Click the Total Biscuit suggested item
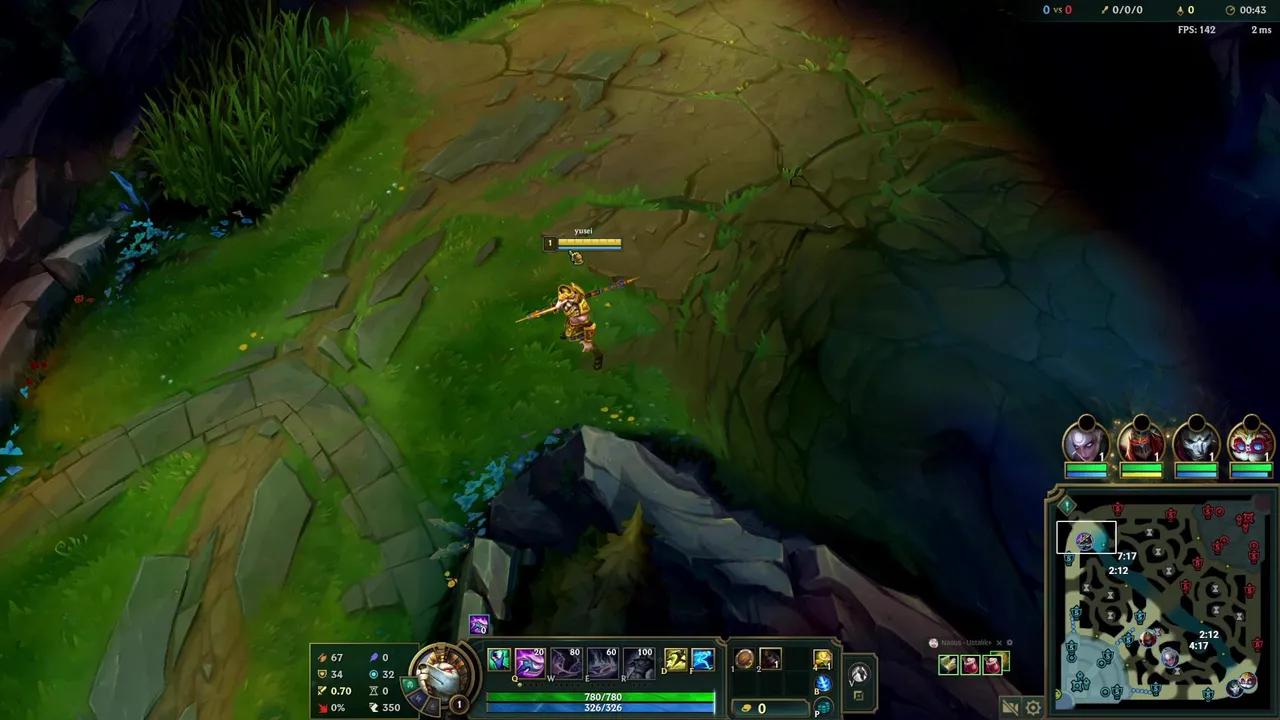This screenshot has height=720, width=1280. click(x=948, y=664)
